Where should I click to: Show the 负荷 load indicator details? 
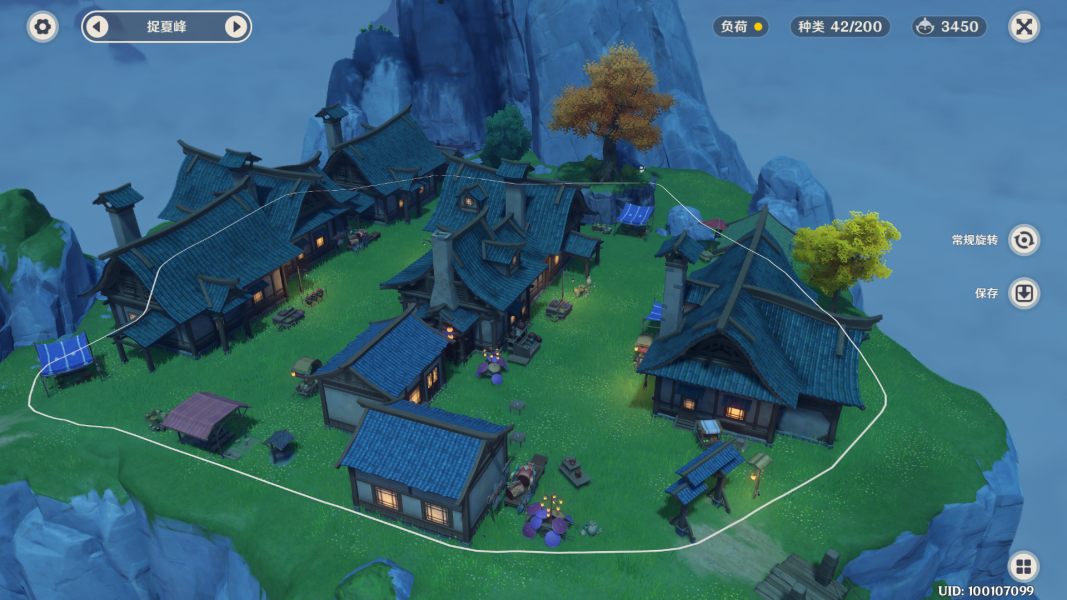741,27
